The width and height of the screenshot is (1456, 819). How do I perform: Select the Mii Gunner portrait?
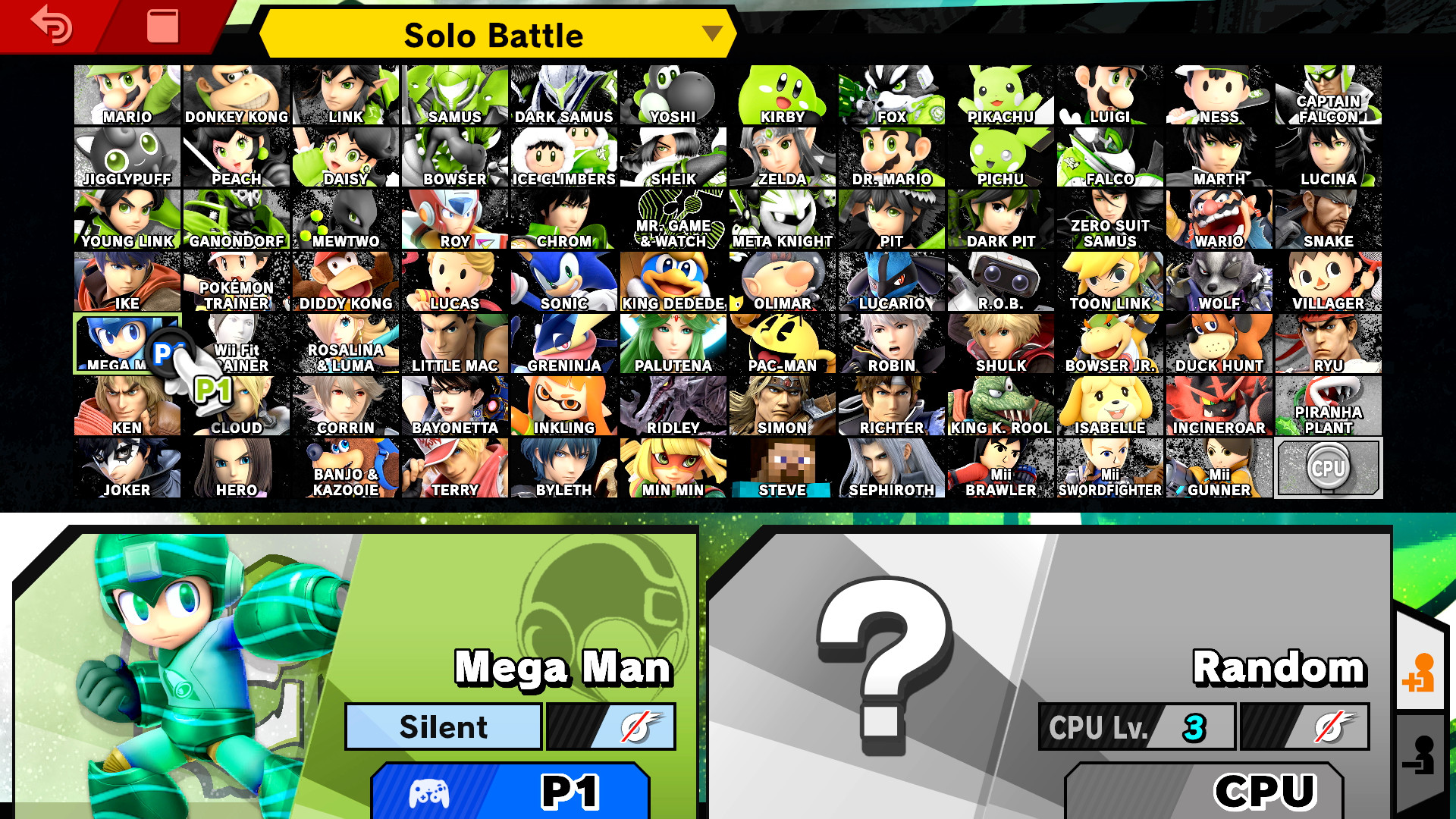tap(1219, 466)
